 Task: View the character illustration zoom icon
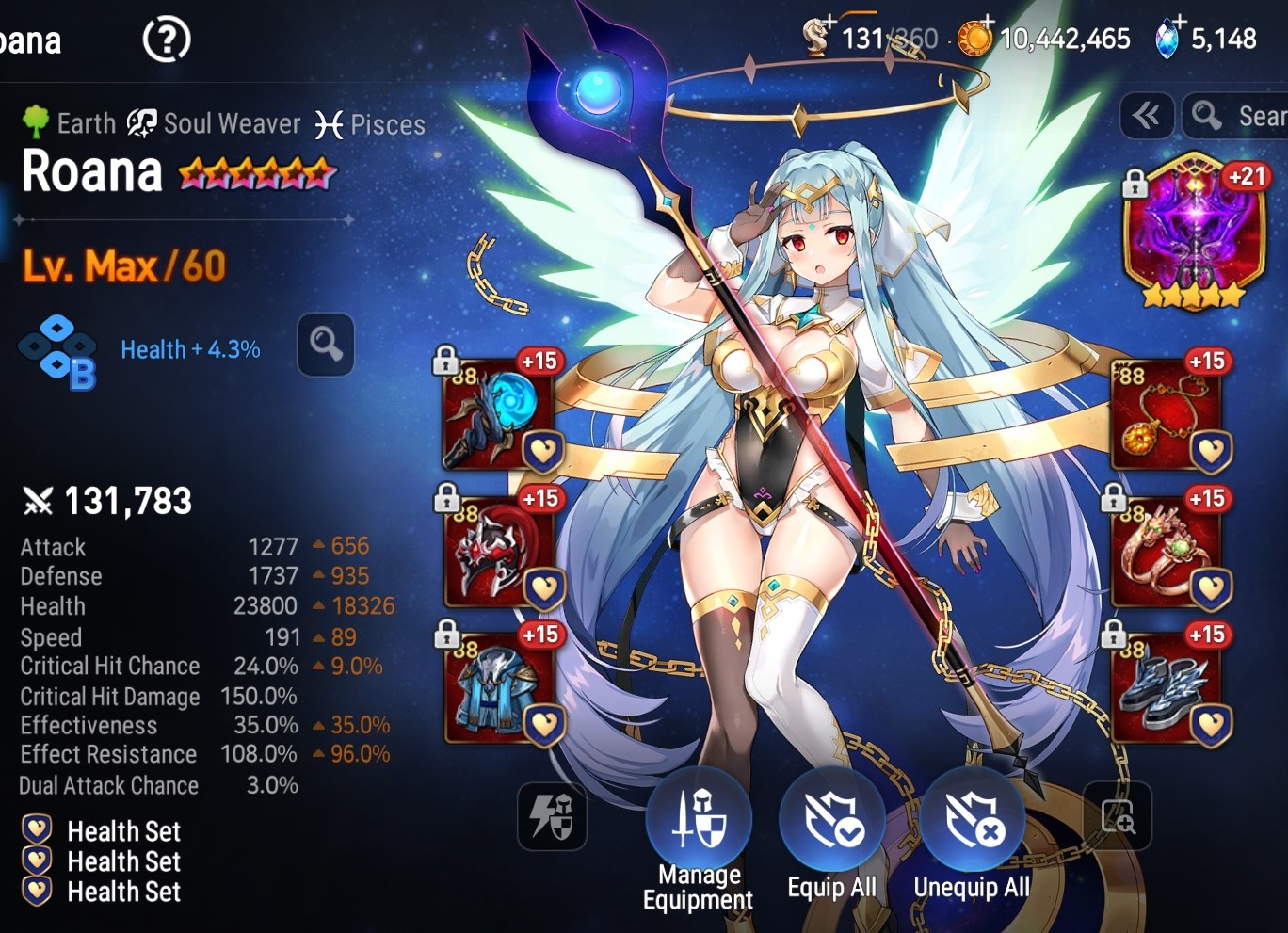[x=1118, y=816]
